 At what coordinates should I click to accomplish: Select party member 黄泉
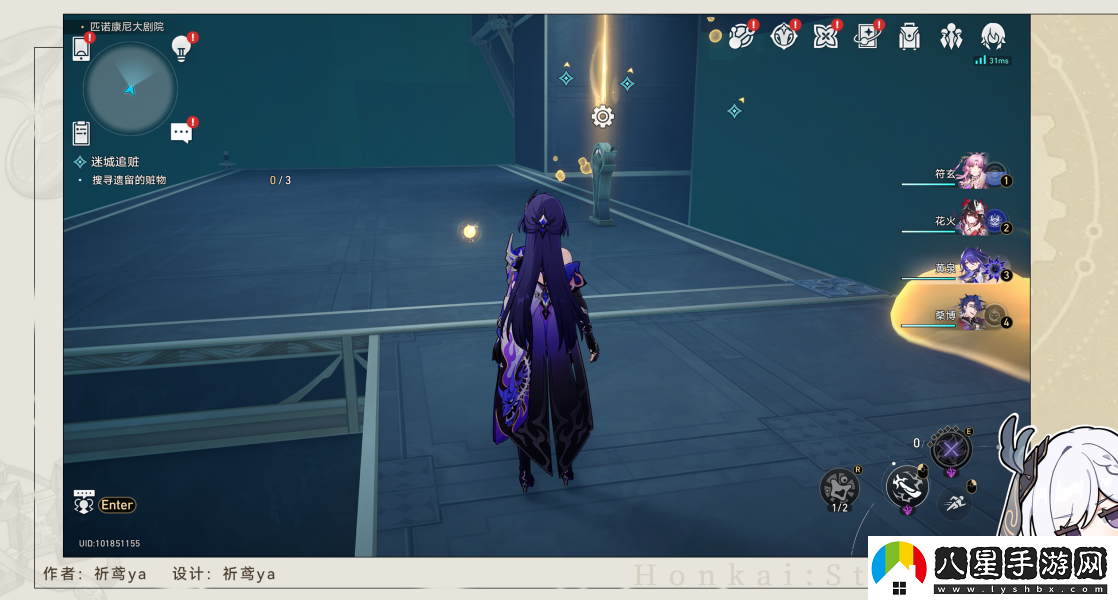(972, 267)
